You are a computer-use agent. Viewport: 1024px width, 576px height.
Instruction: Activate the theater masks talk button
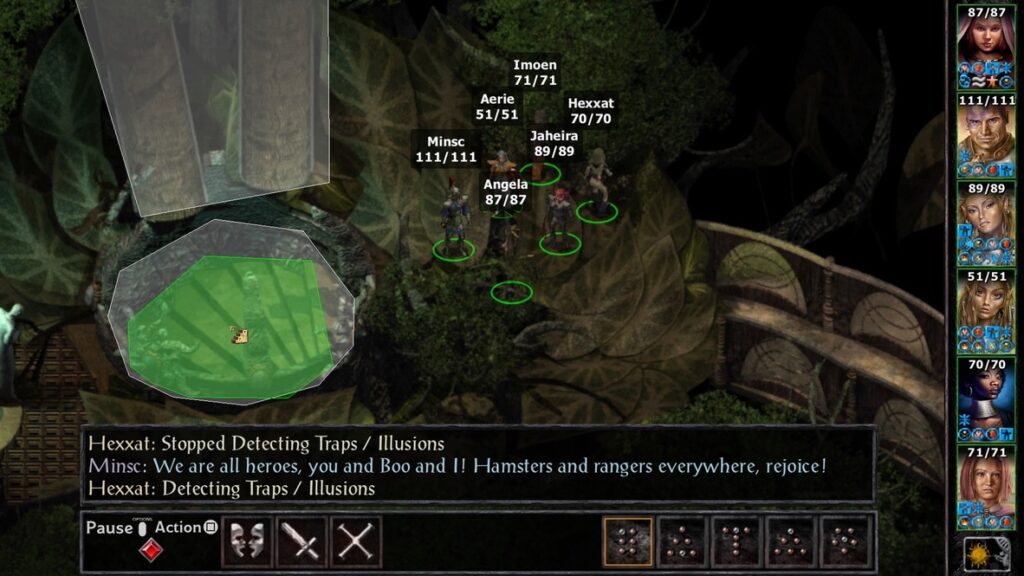246,542
